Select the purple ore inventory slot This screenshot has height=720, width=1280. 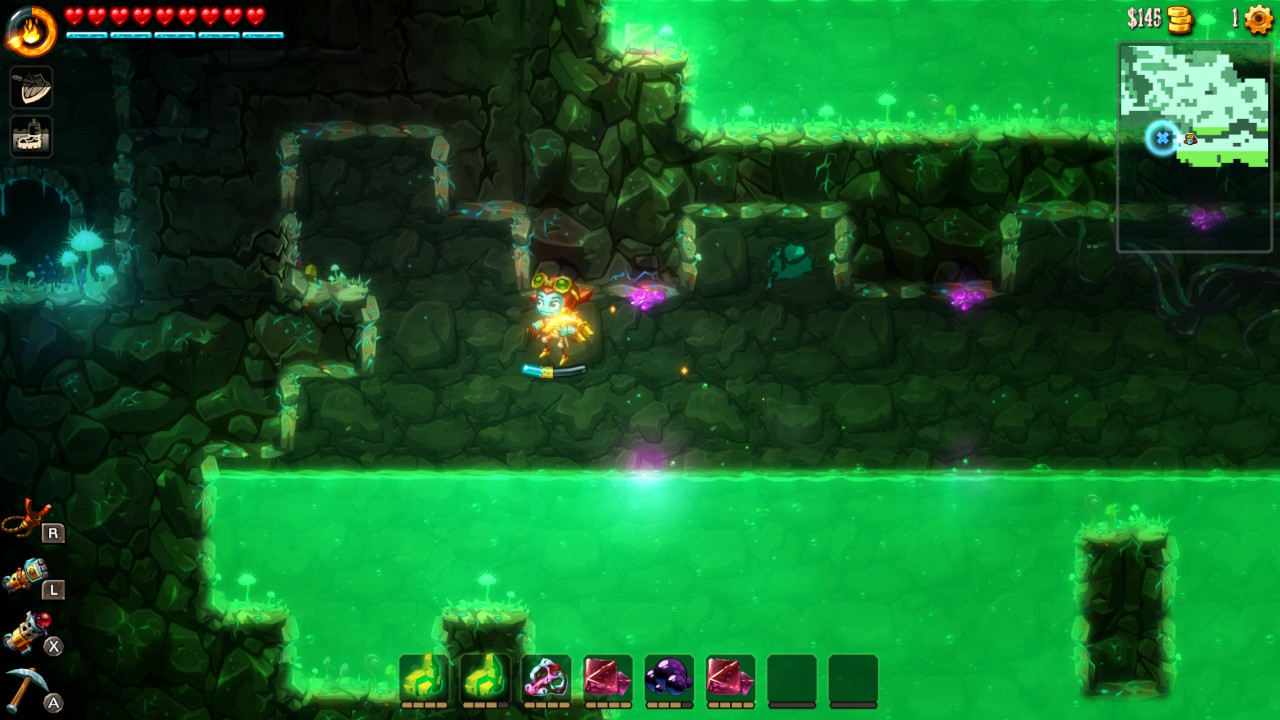point(669,678)
